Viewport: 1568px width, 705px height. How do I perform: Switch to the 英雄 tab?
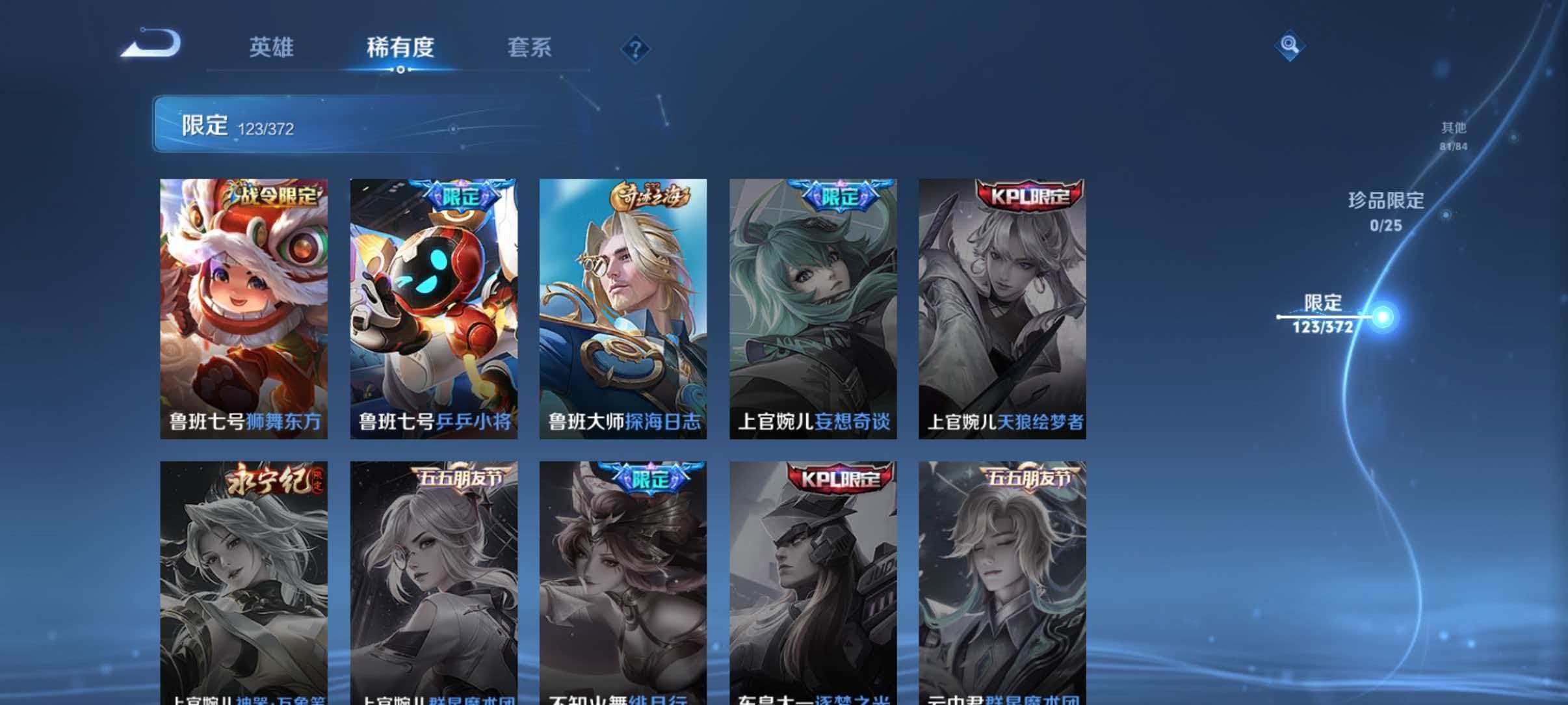(x=272, y=48)
